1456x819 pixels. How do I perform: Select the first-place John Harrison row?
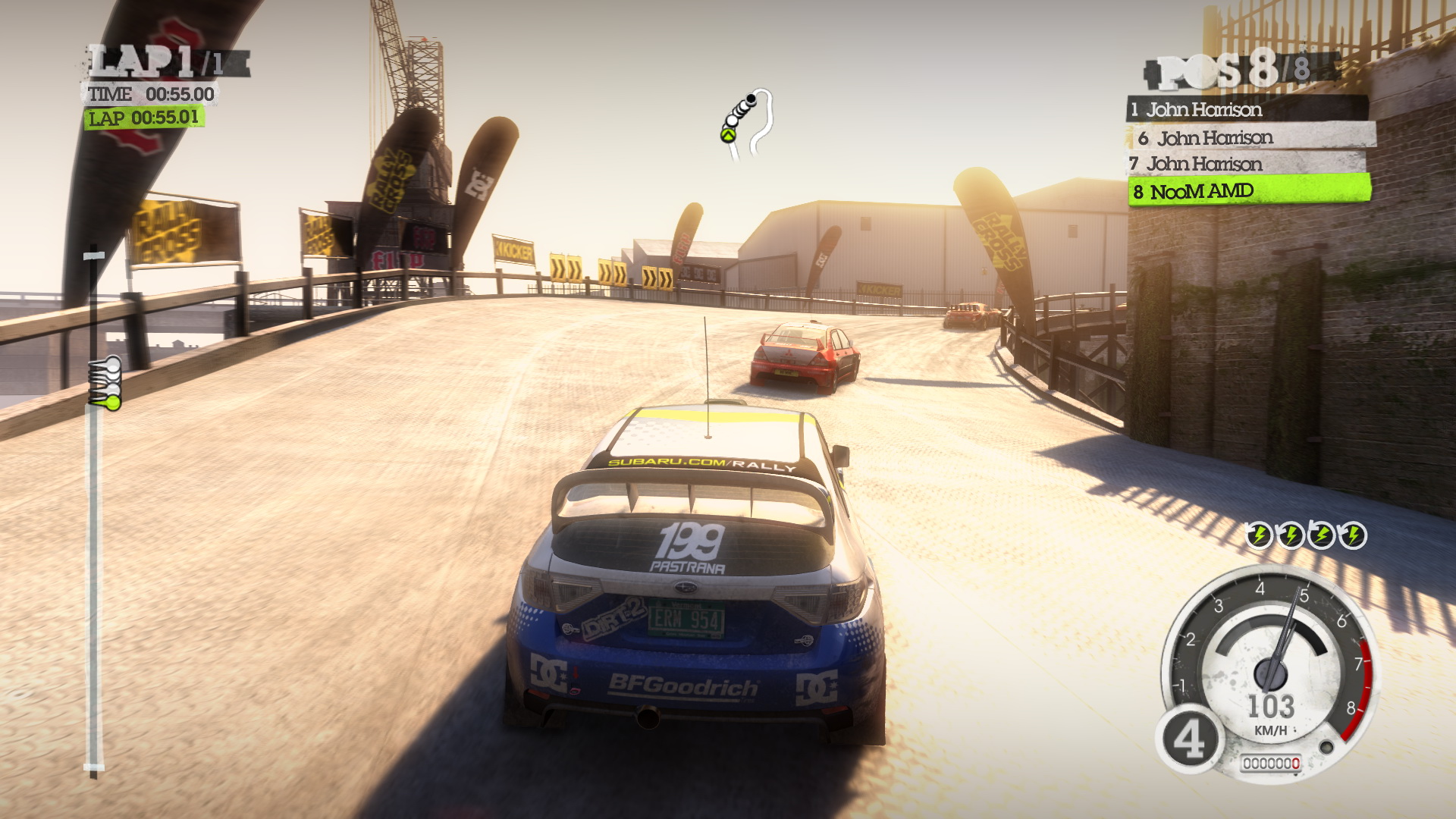pyautogui.click(x=1247, y=110)
